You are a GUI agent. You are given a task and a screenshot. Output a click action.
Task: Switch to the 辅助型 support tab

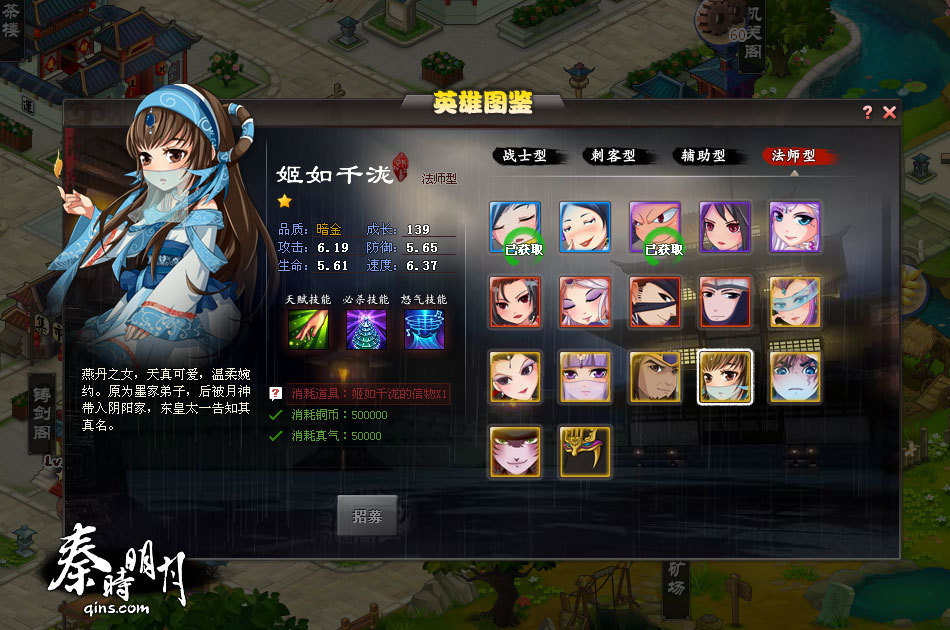click(x=703, y=156)
